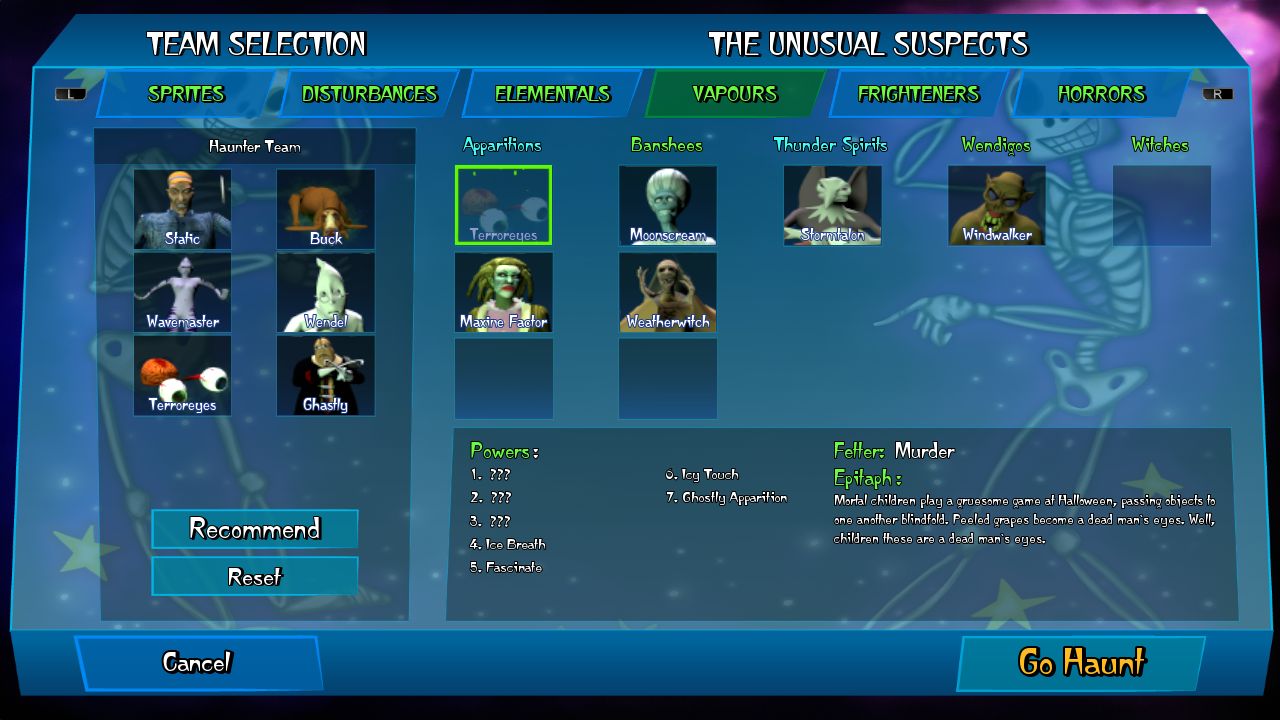Select the Windwalker wendigo portrait
This screenshot has height=720, width=1280.
pyautogui.click(x=996, y=205)
